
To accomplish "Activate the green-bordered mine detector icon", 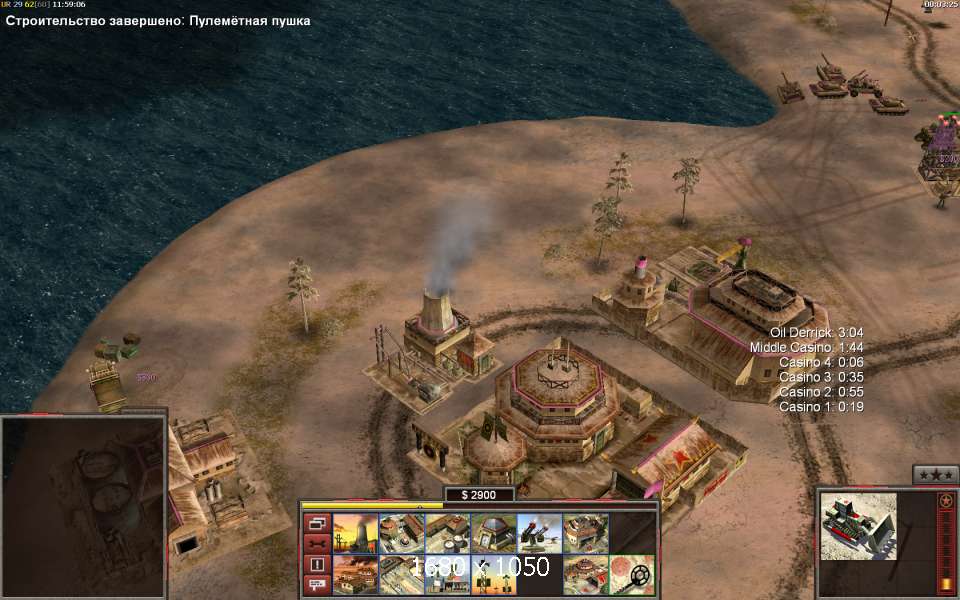I will tap(631, 575).
